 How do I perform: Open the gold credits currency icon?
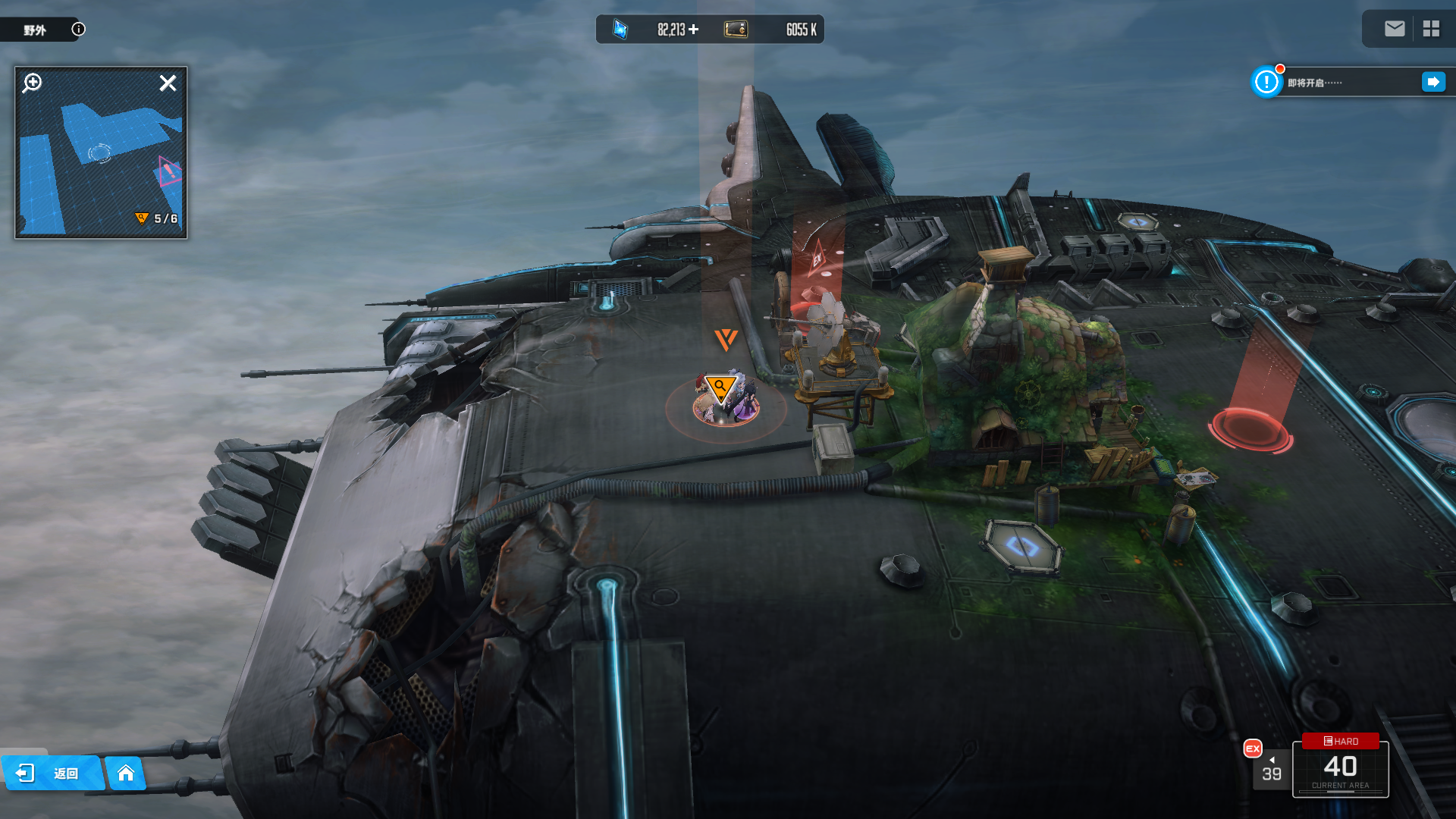click(736, 30)
